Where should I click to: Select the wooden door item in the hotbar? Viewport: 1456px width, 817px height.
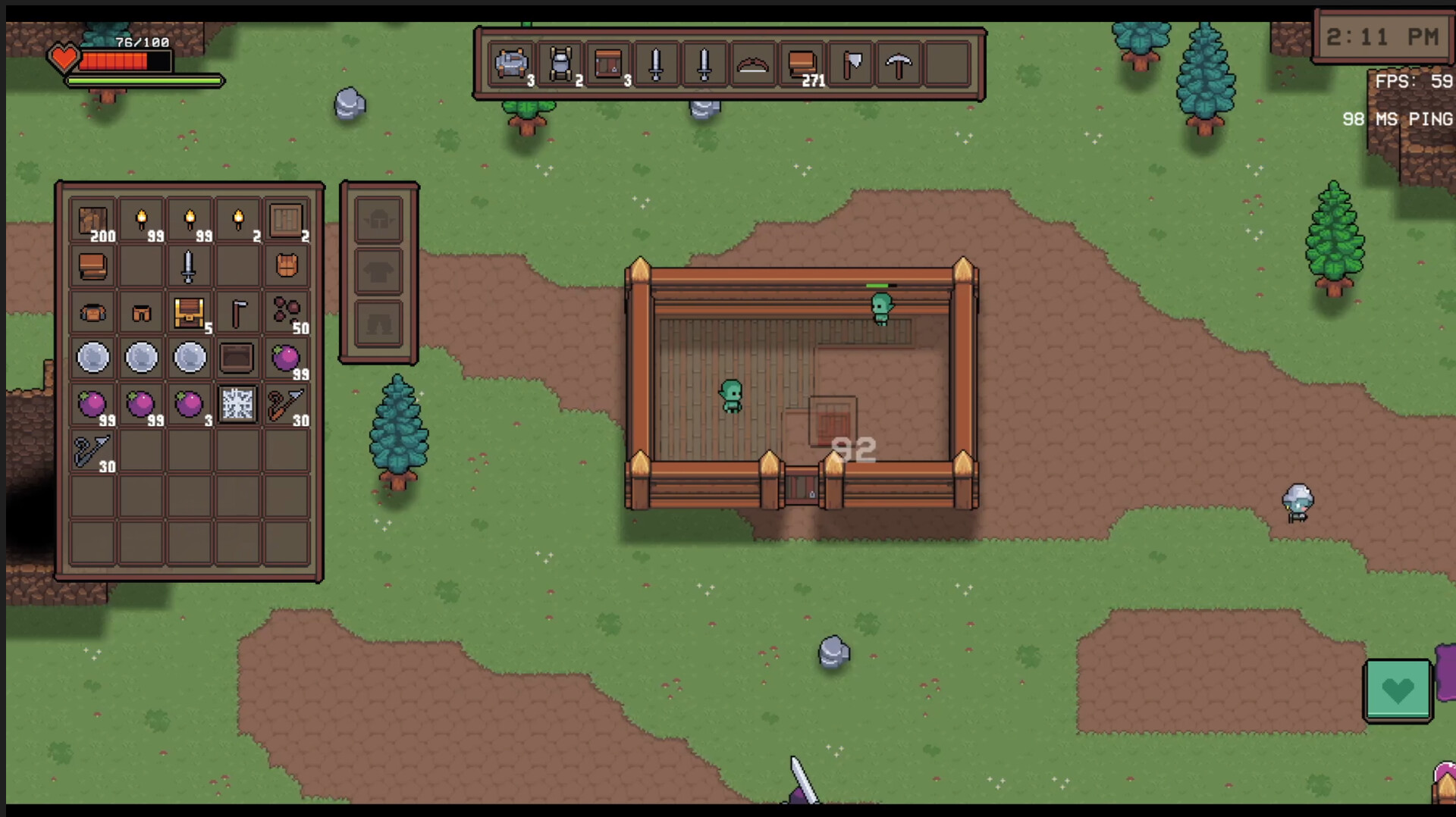[x=607, y=64]
